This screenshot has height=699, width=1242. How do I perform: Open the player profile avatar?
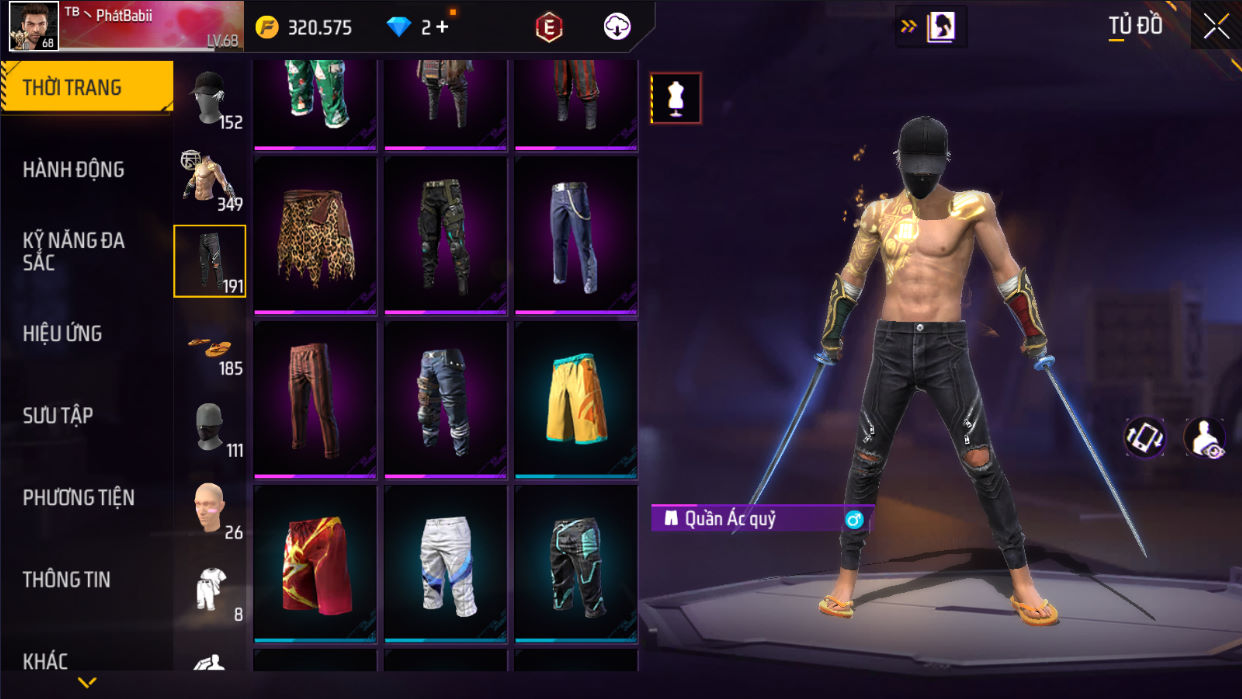[33, 26]
